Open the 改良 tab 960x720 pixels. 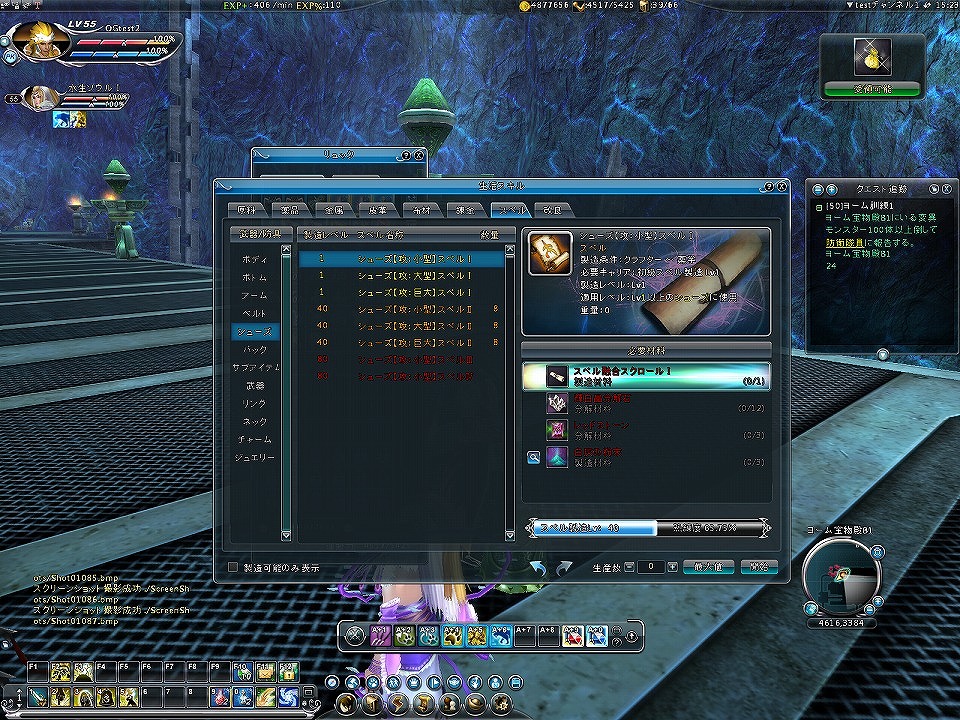(x=549, y=210)
